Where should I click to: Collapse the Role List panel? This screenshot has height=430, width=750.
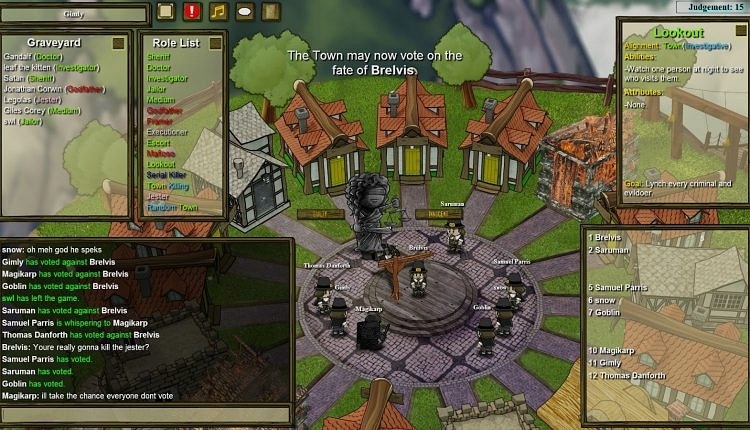click(213, 43)
